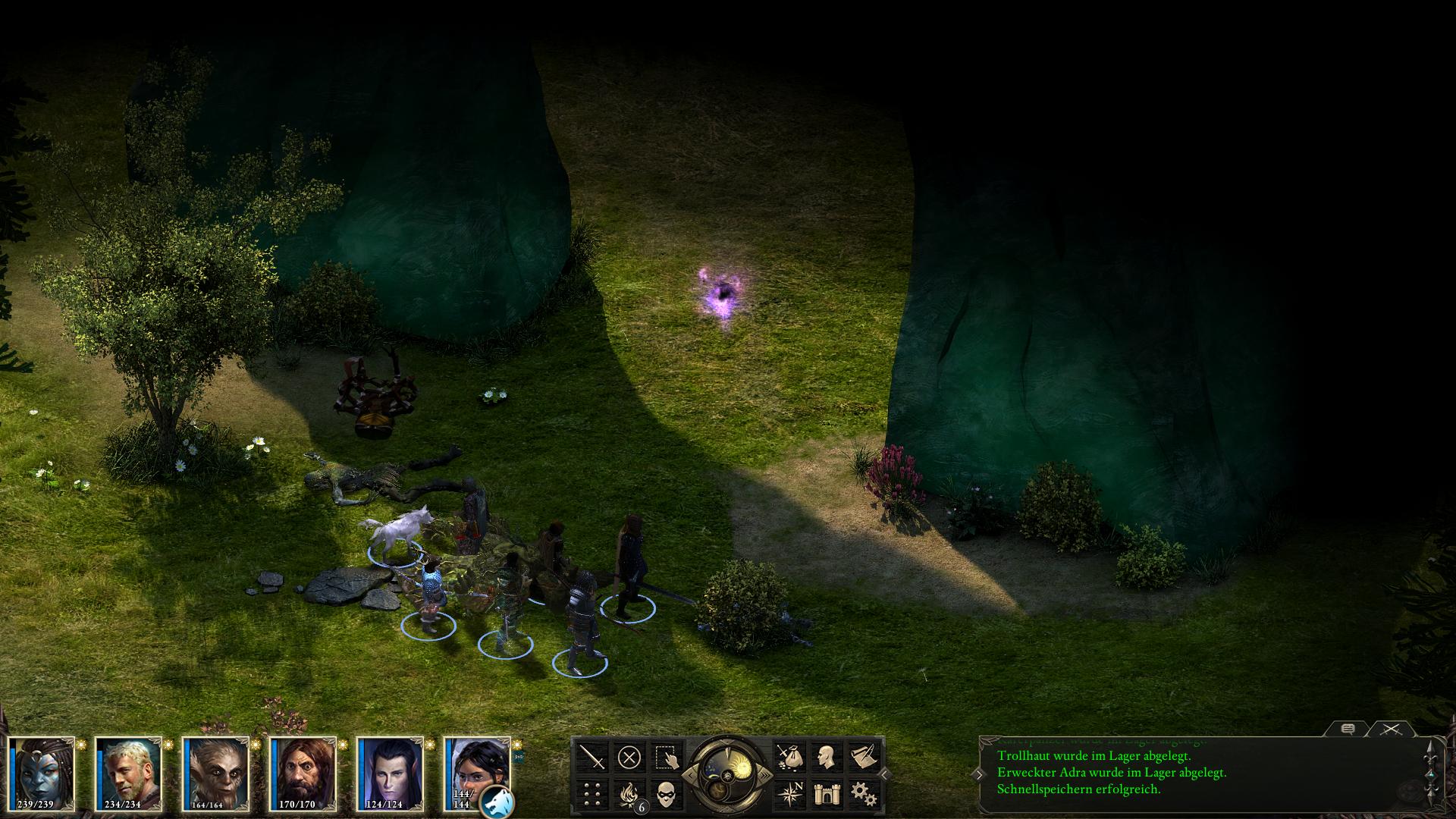Image resolution: width=1456 pixels, height=819 pixels.
Task: Switch to the speech bubble dialogue log tab
Action: [1348, 729]
